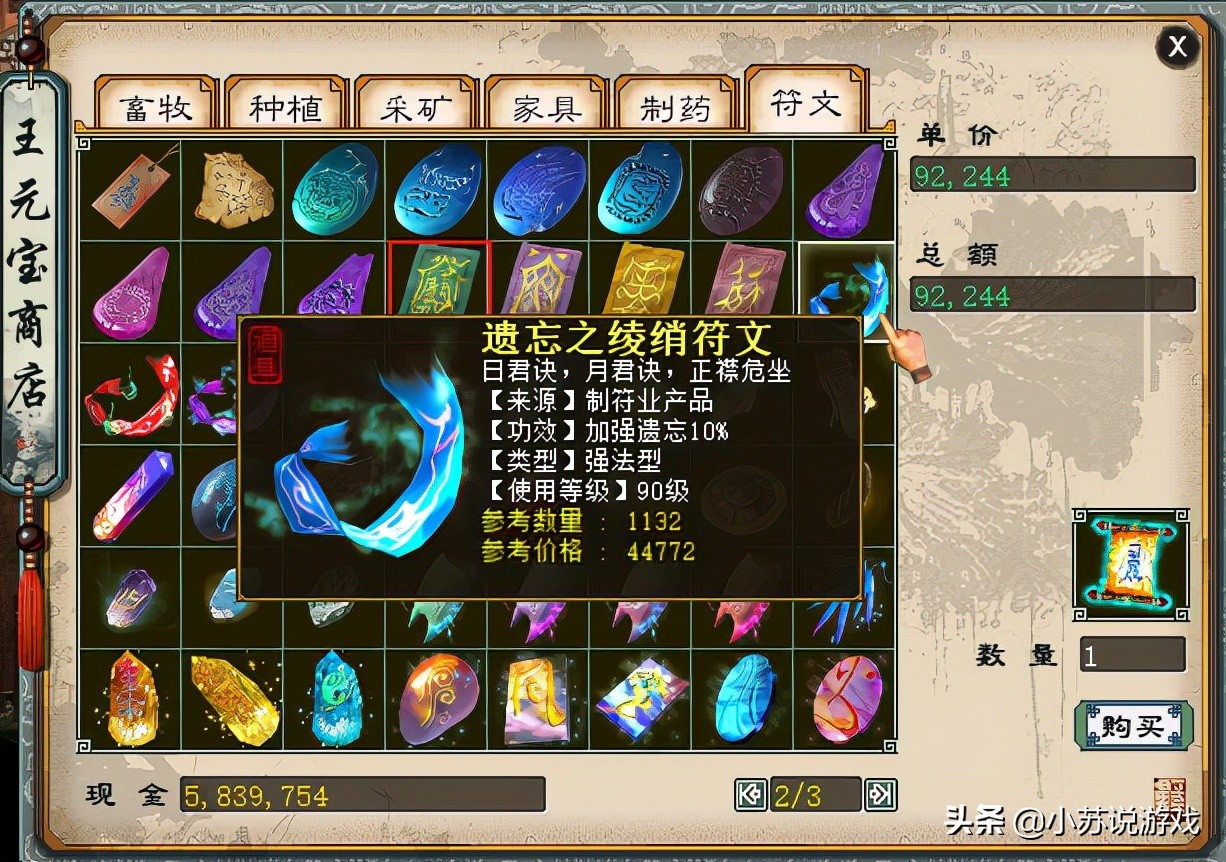Click the 购买 buy button
Screen dimensions: 1226x862
pyautogui.click(x=1133, y=726)
